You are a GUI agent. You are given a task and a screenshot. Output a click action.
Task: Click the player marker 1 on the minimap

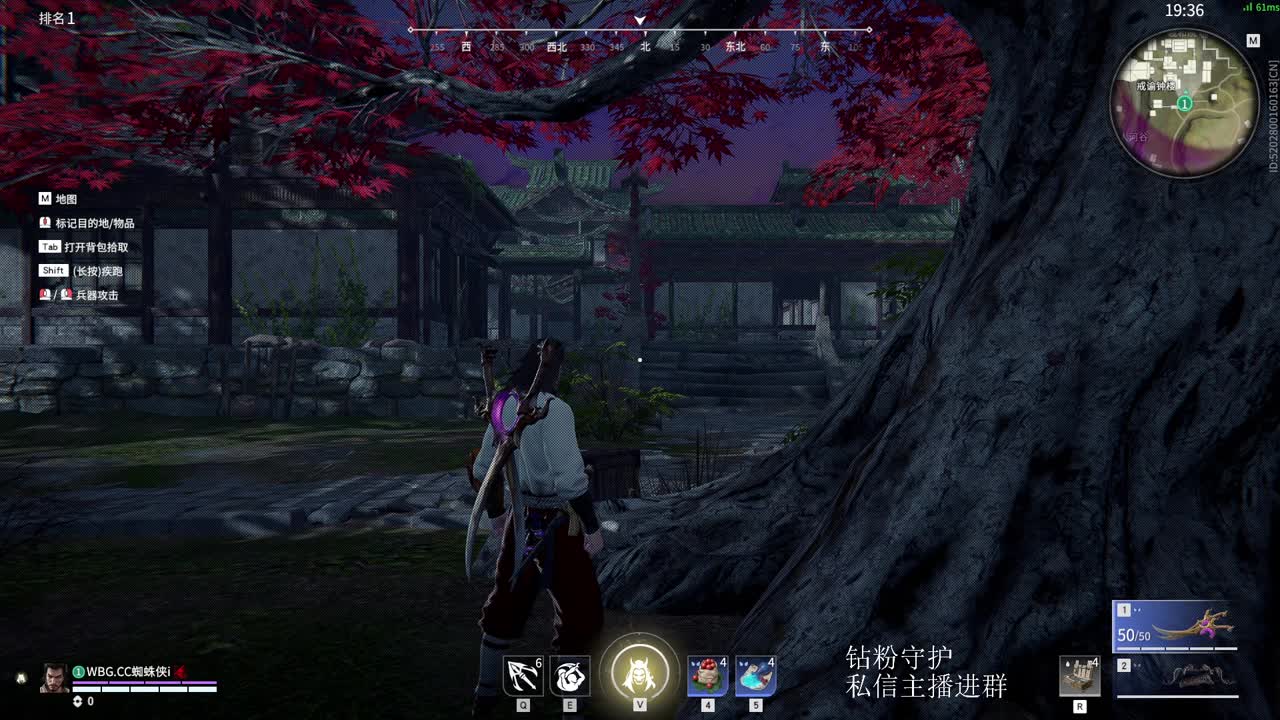point(1184,102)
